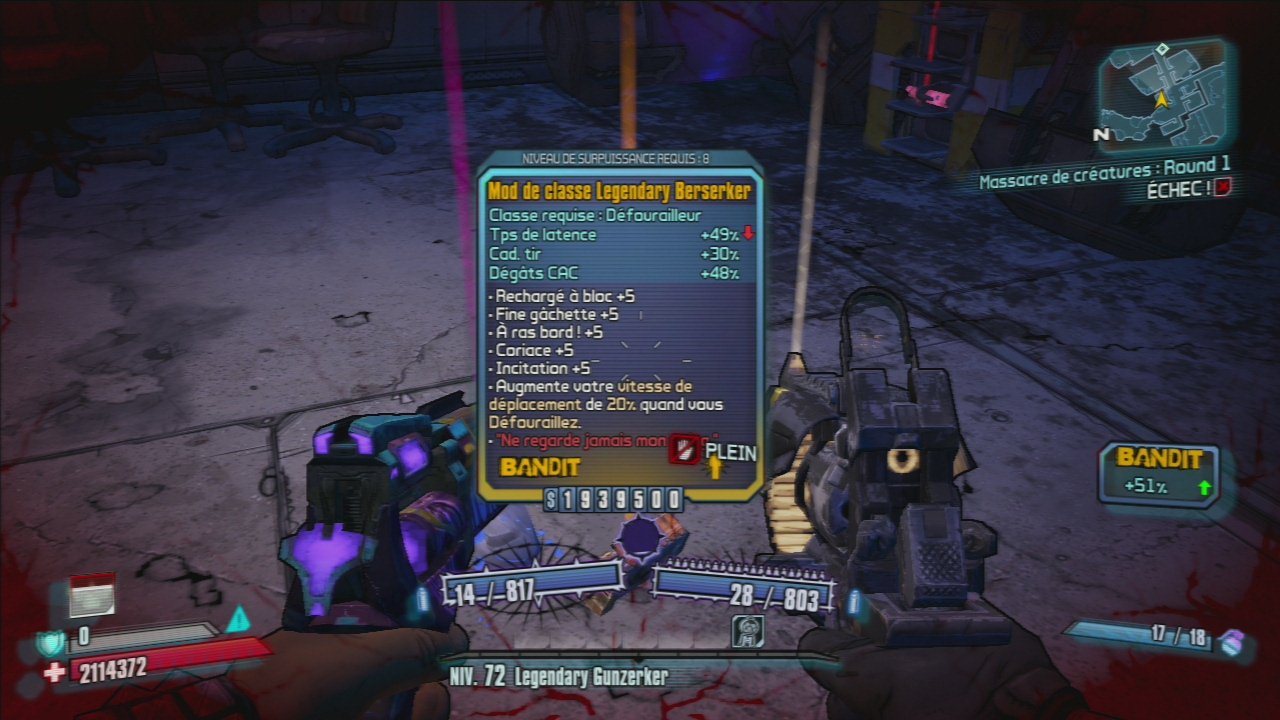Click the BANDIT manufacturer logo on the item card
This screenshot has width=1280, height=720.
pyautogui.click(x=537, y=466)
